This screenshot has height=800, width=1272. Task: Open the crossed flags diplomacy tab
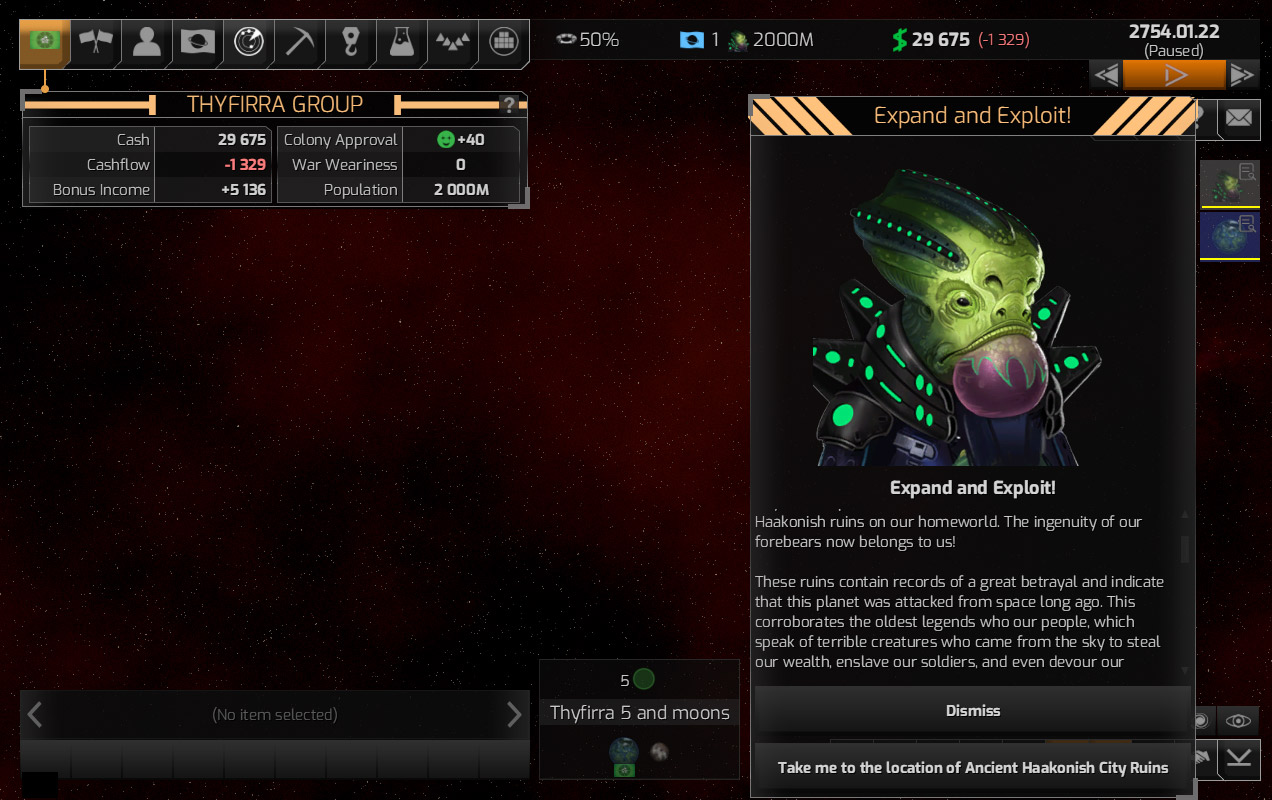tap(96, 42)
